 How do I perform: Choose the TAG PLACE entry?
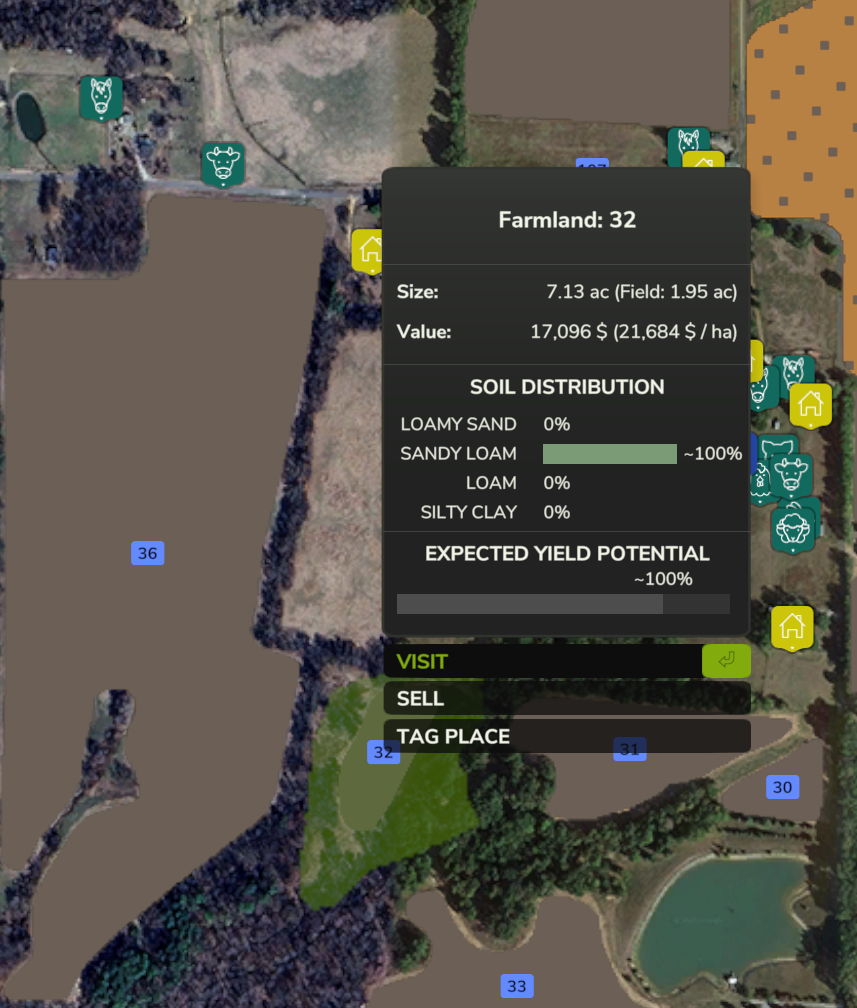tap(565, 736)
